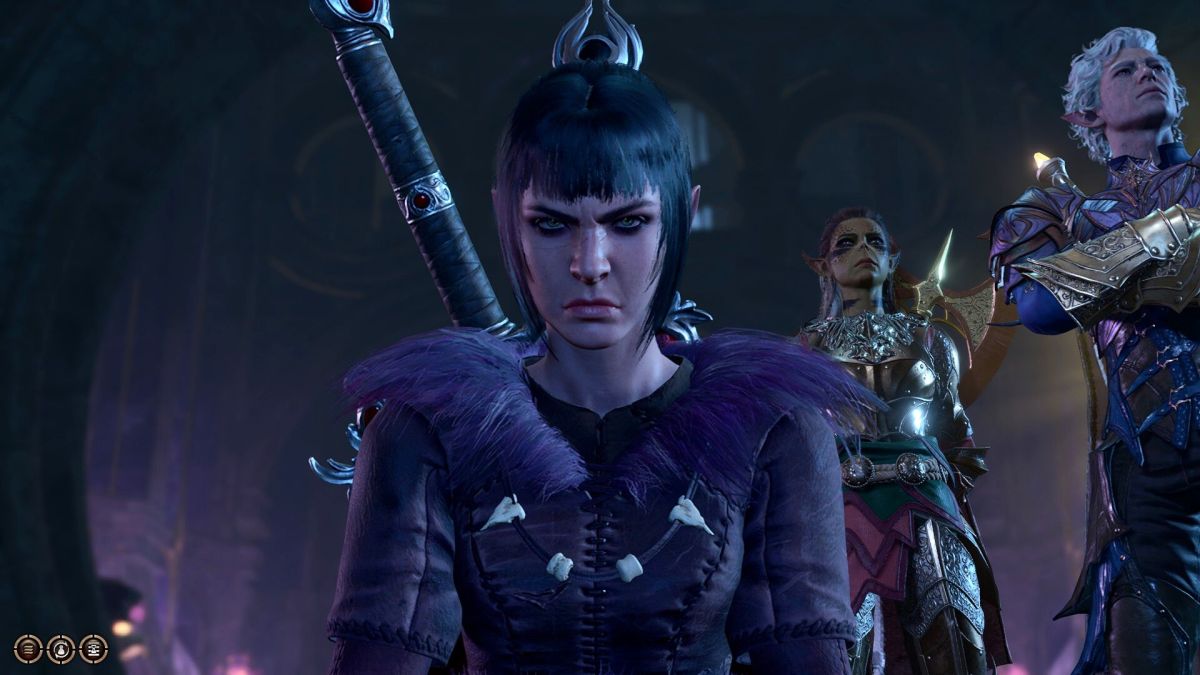Open the dialogue log with the stacked-lines icon

point(28,649)
